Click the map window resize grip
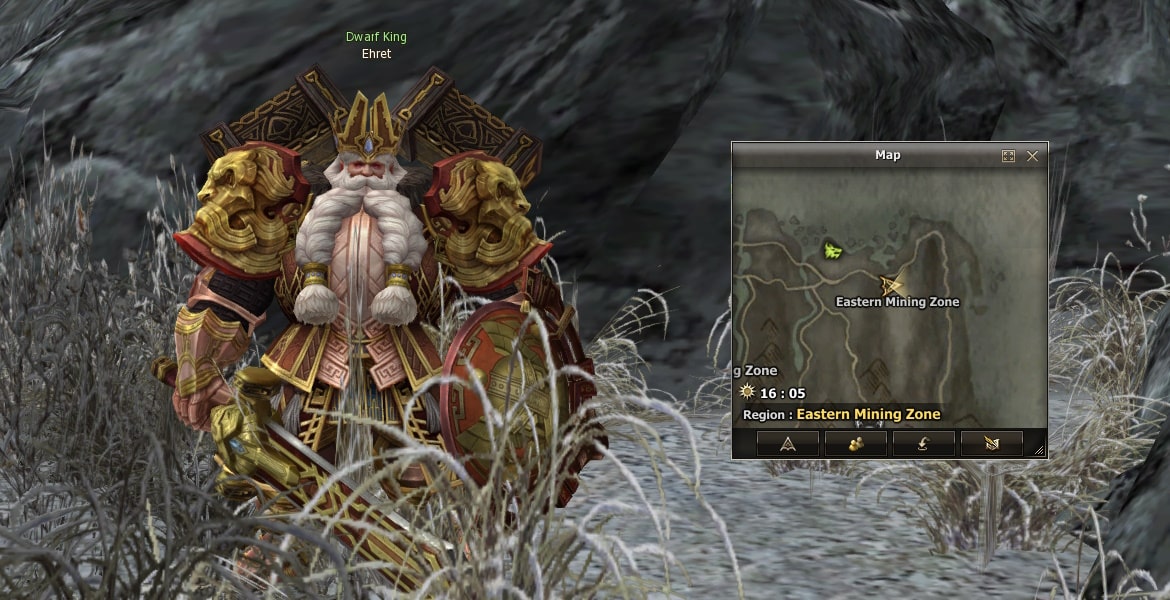 point(1039,451)
